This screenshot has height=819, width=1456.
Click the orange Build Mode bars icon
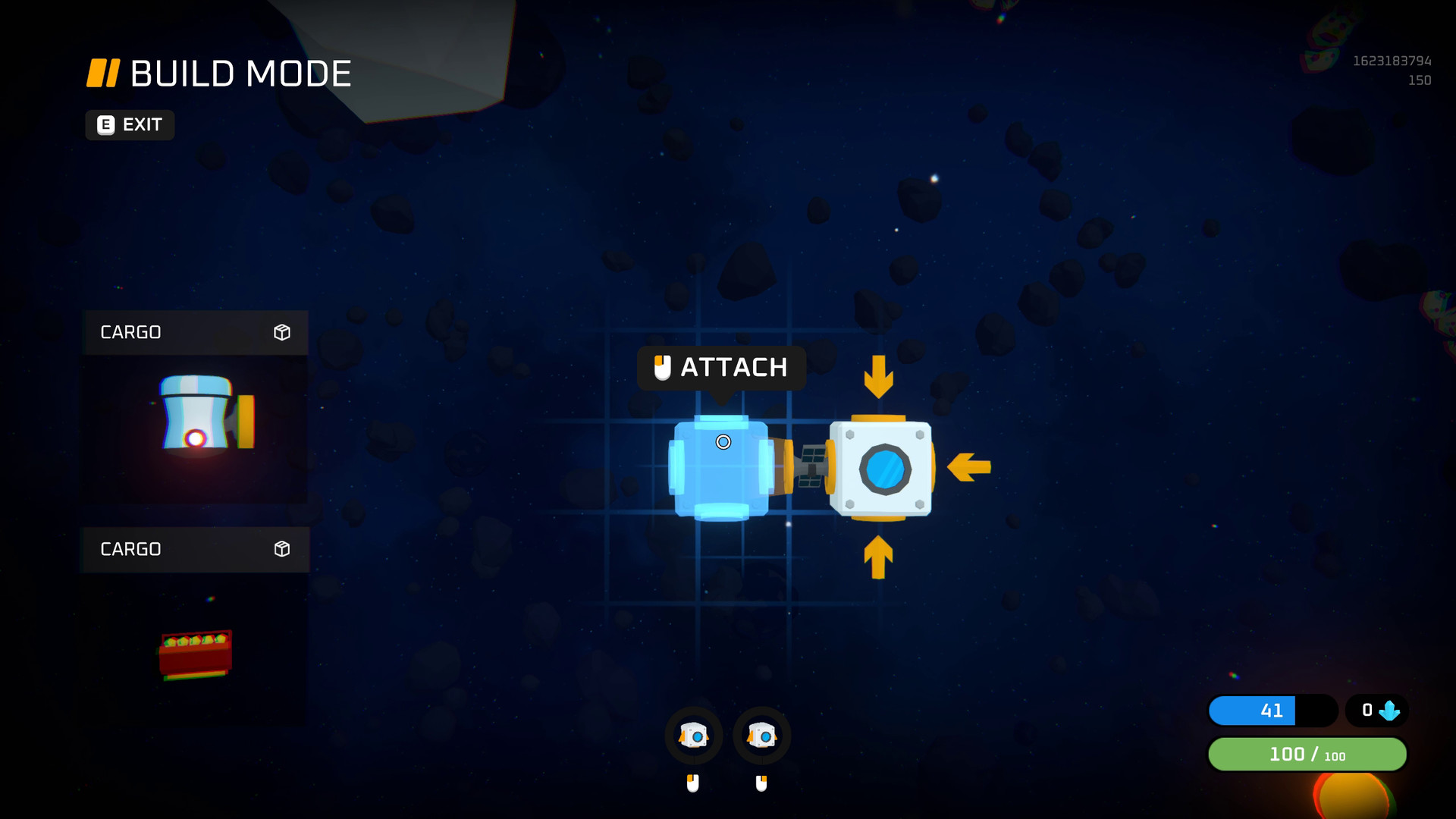(x=104, y=73)
